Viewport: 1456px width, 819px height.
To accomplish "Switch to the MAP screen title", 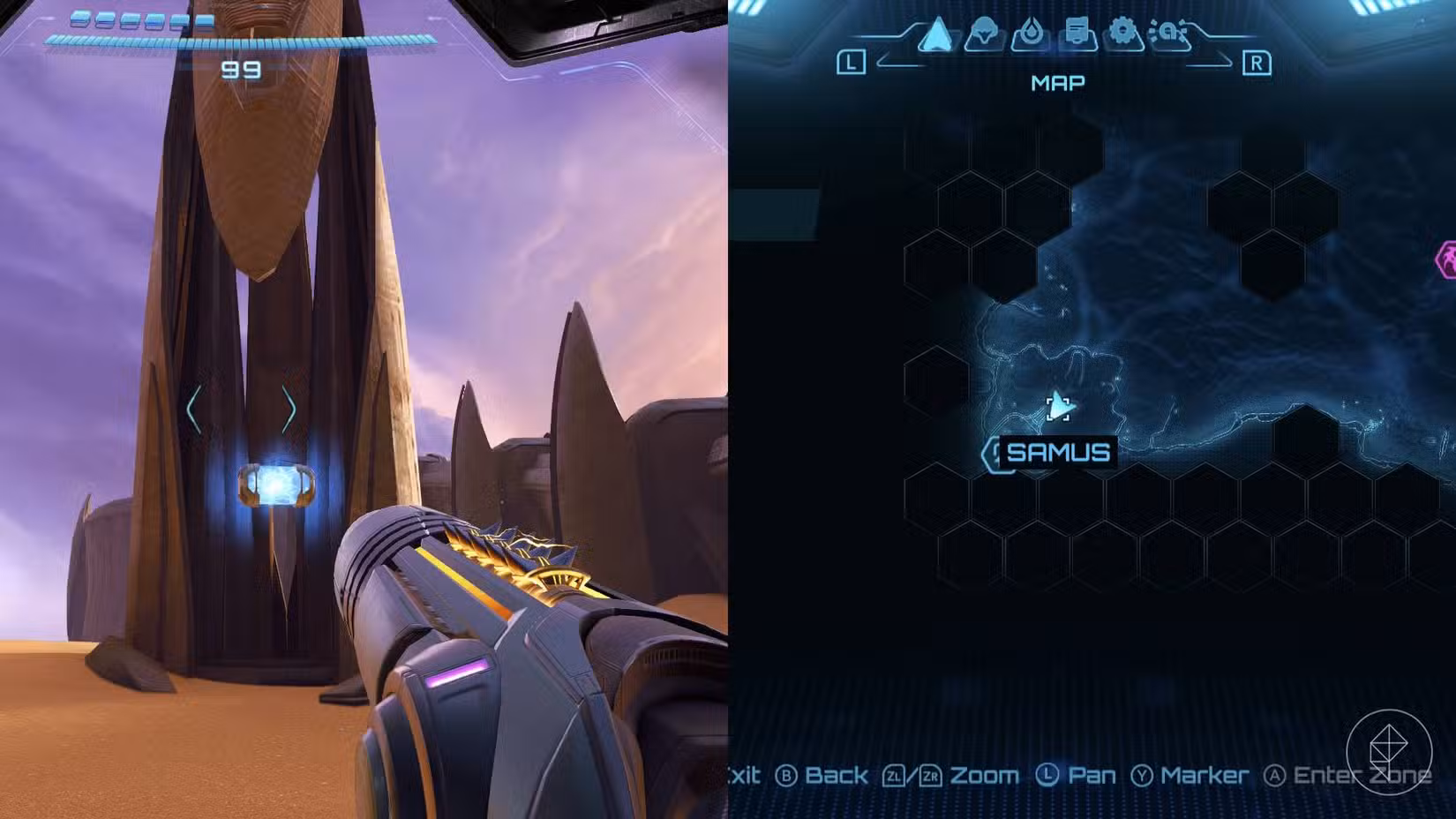I will click(1056, 82).
